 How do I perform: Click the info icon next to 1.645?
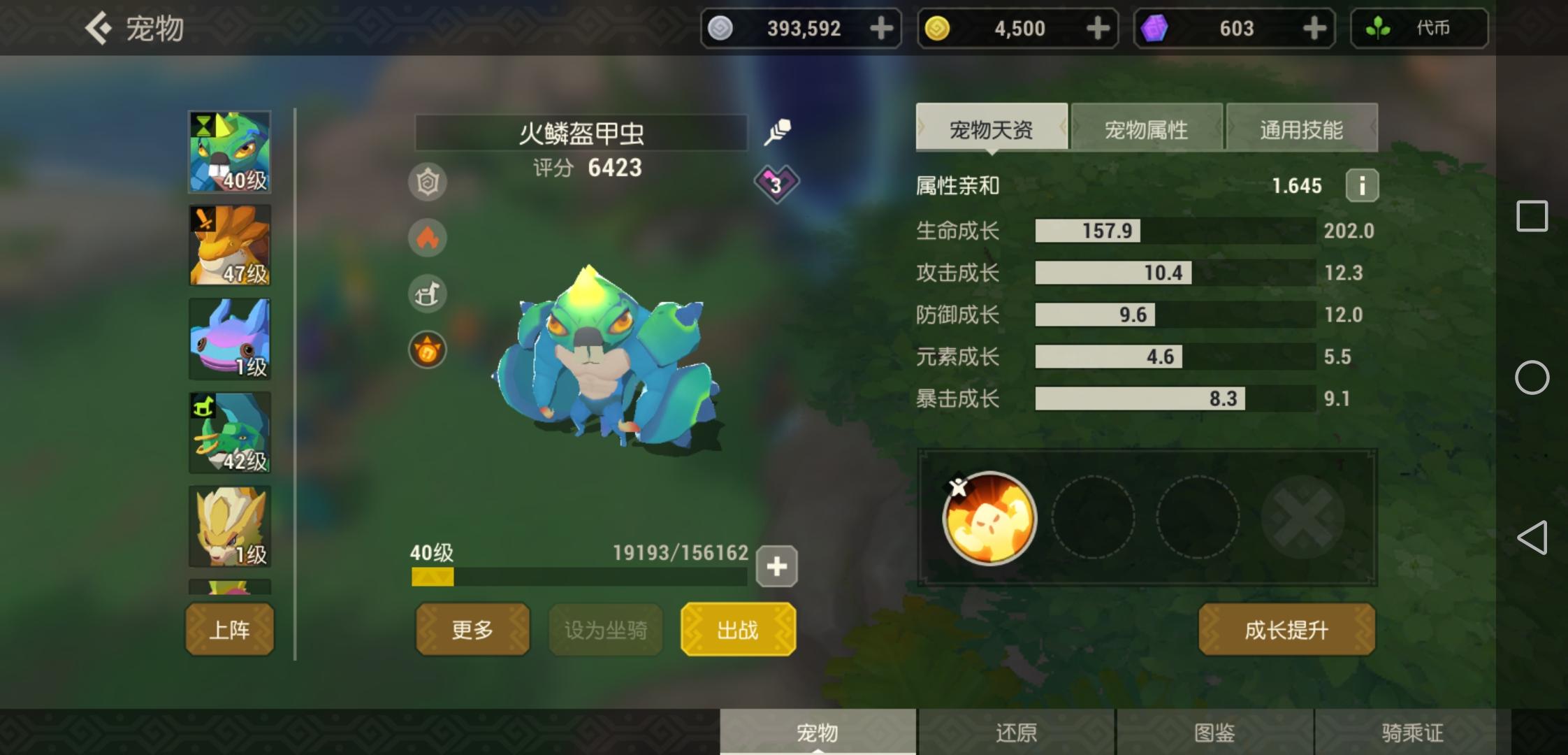[1361, 185]
